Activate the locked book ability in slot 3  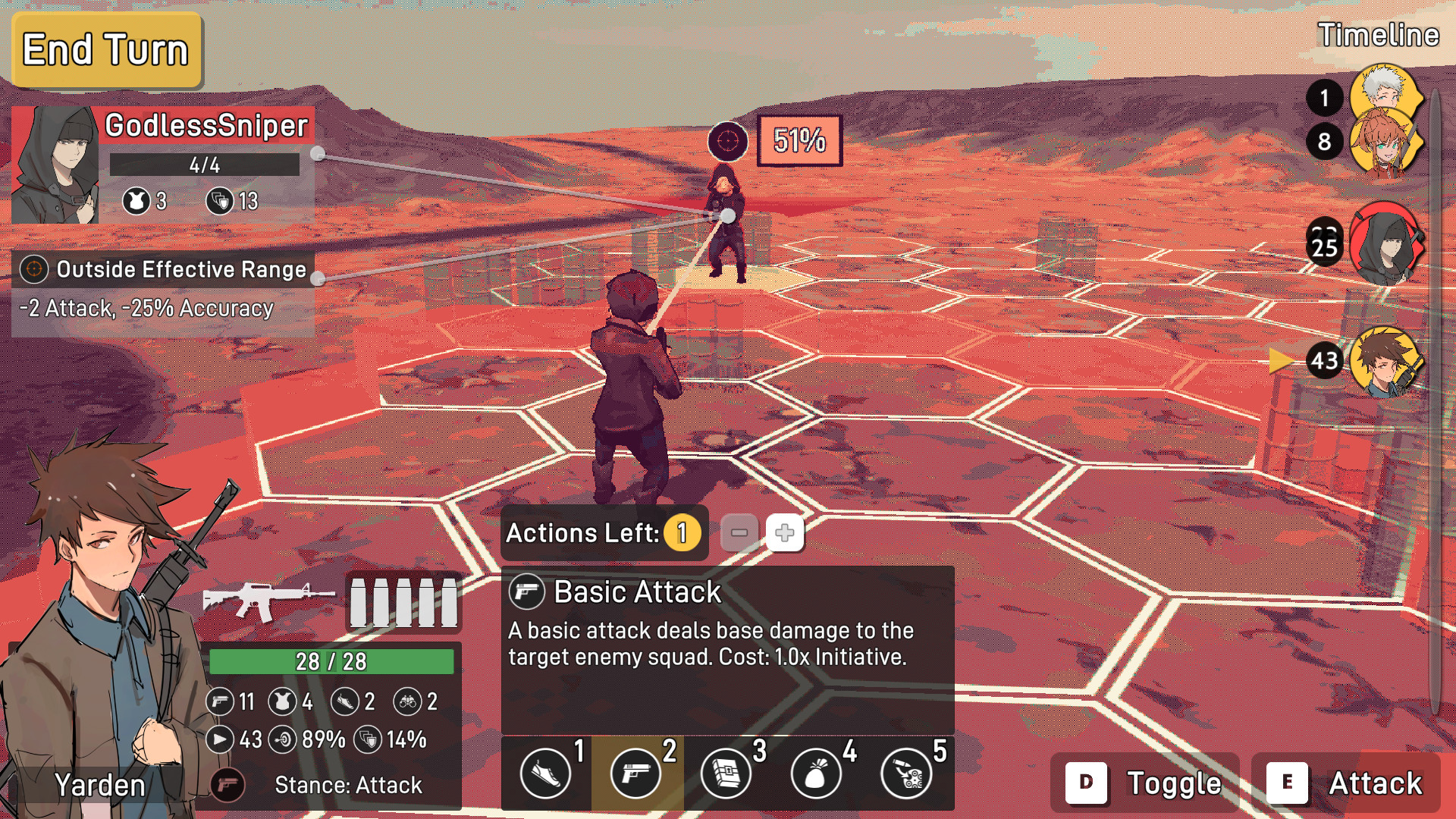726,773
